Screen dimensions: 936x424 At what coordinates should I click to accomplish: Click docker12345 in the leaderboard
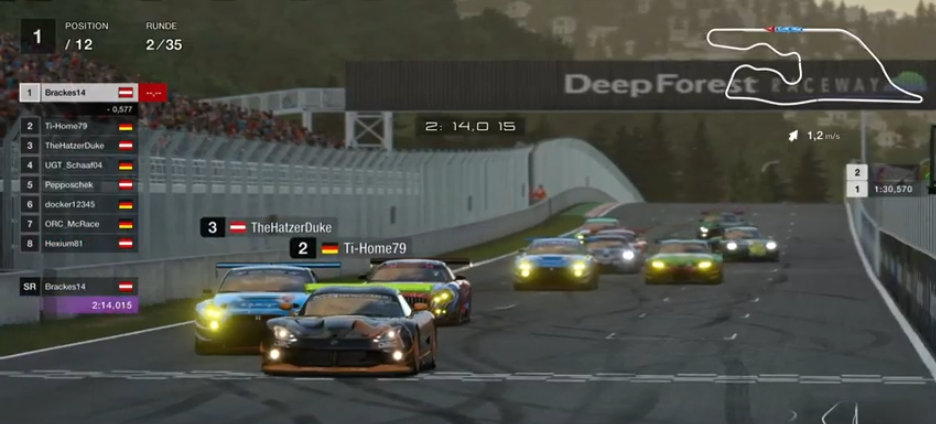(x=78, y=204)
